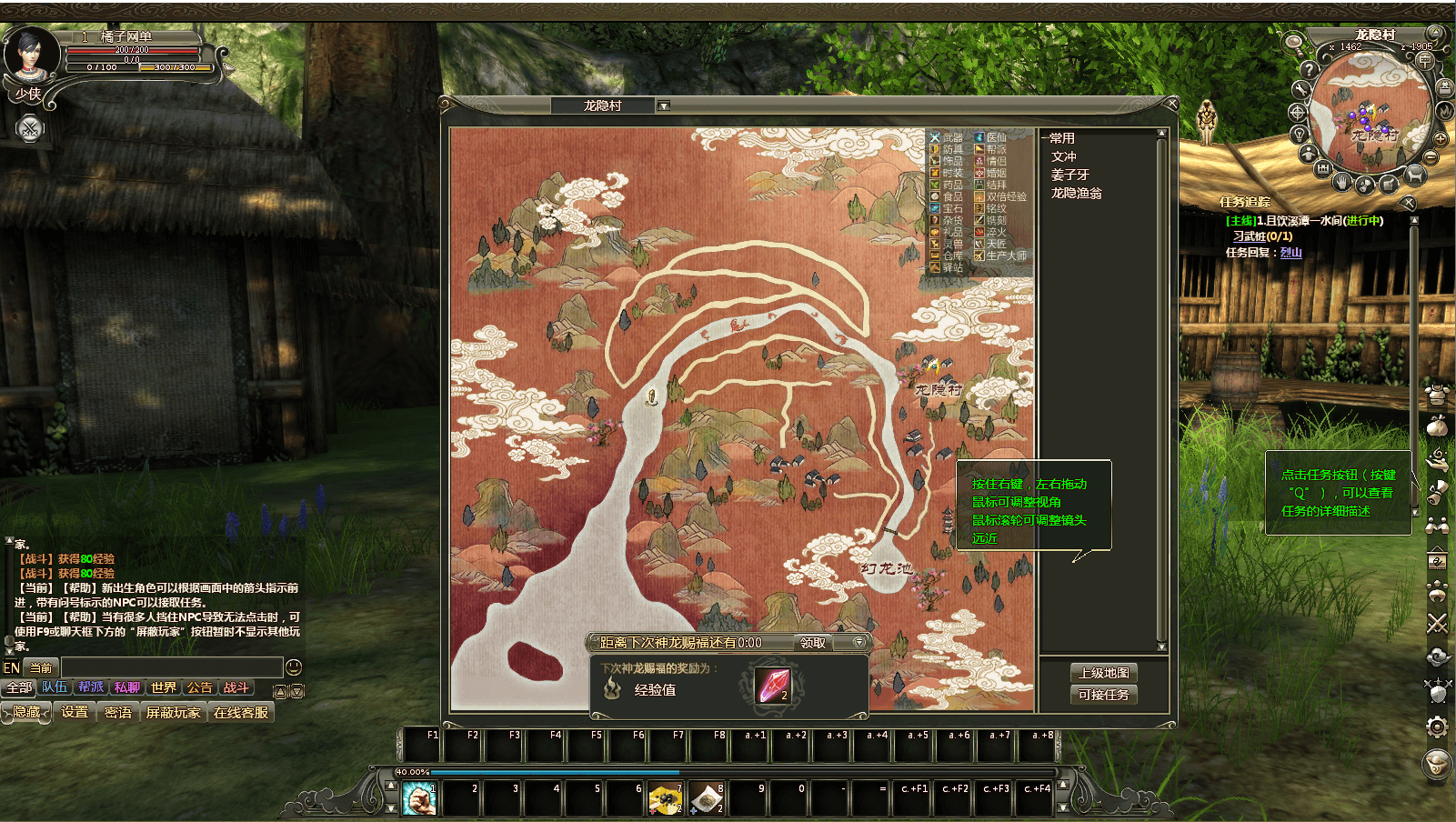
Task: Click the 烈山 quest reply link
Action: tap(1291, 253)
